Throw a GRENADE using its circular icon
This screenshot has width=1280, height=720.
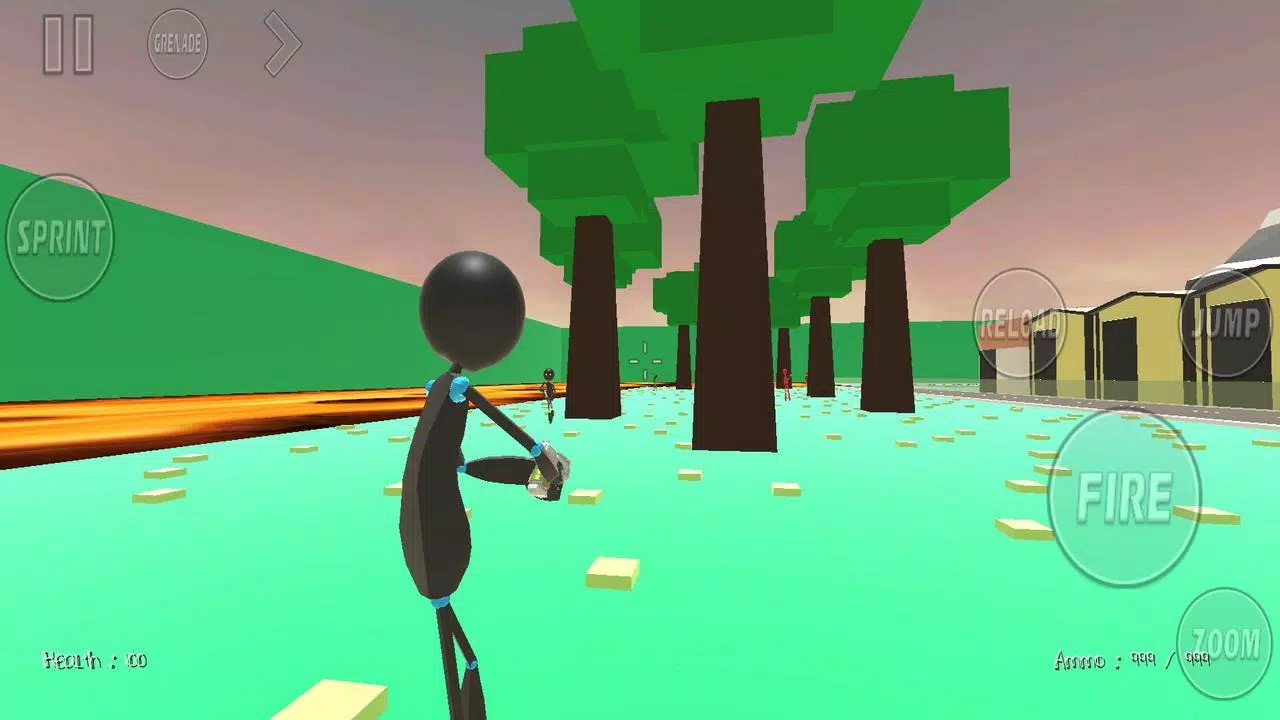(x=178, y=44)
